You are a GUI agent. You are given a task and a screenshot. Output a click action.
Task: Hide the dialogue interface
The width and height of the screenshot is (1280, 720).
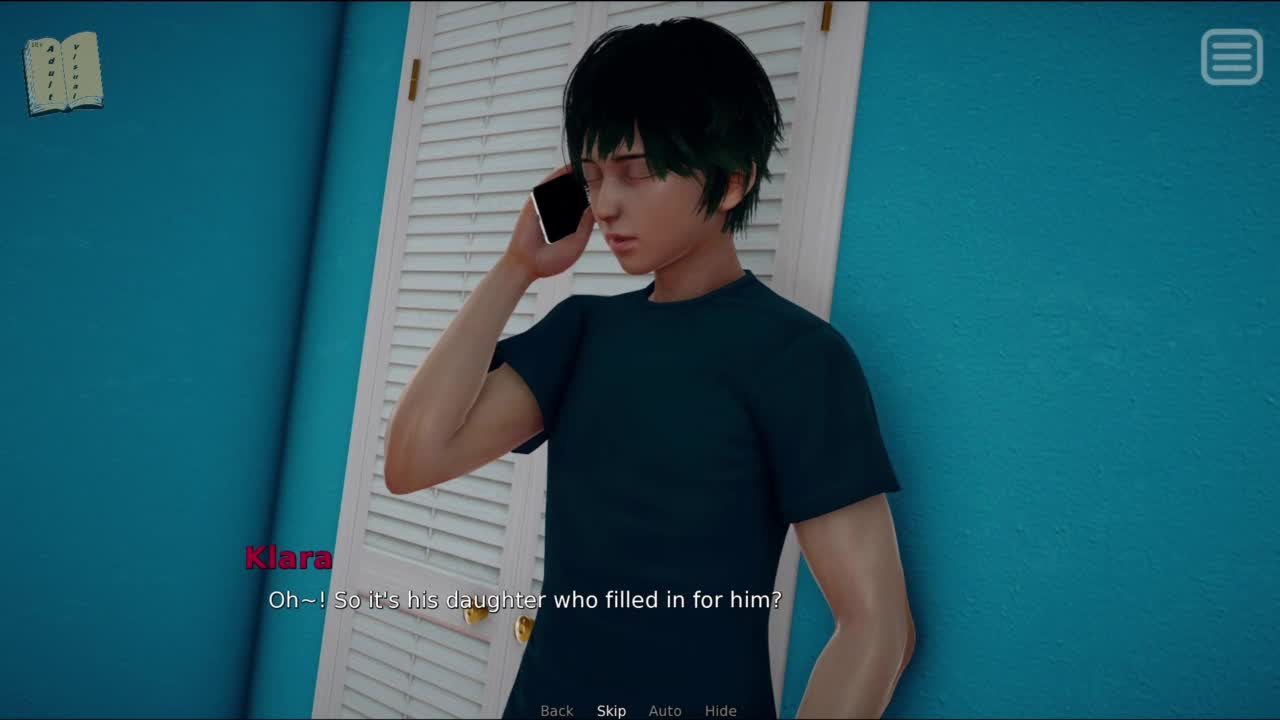point(720,711)
